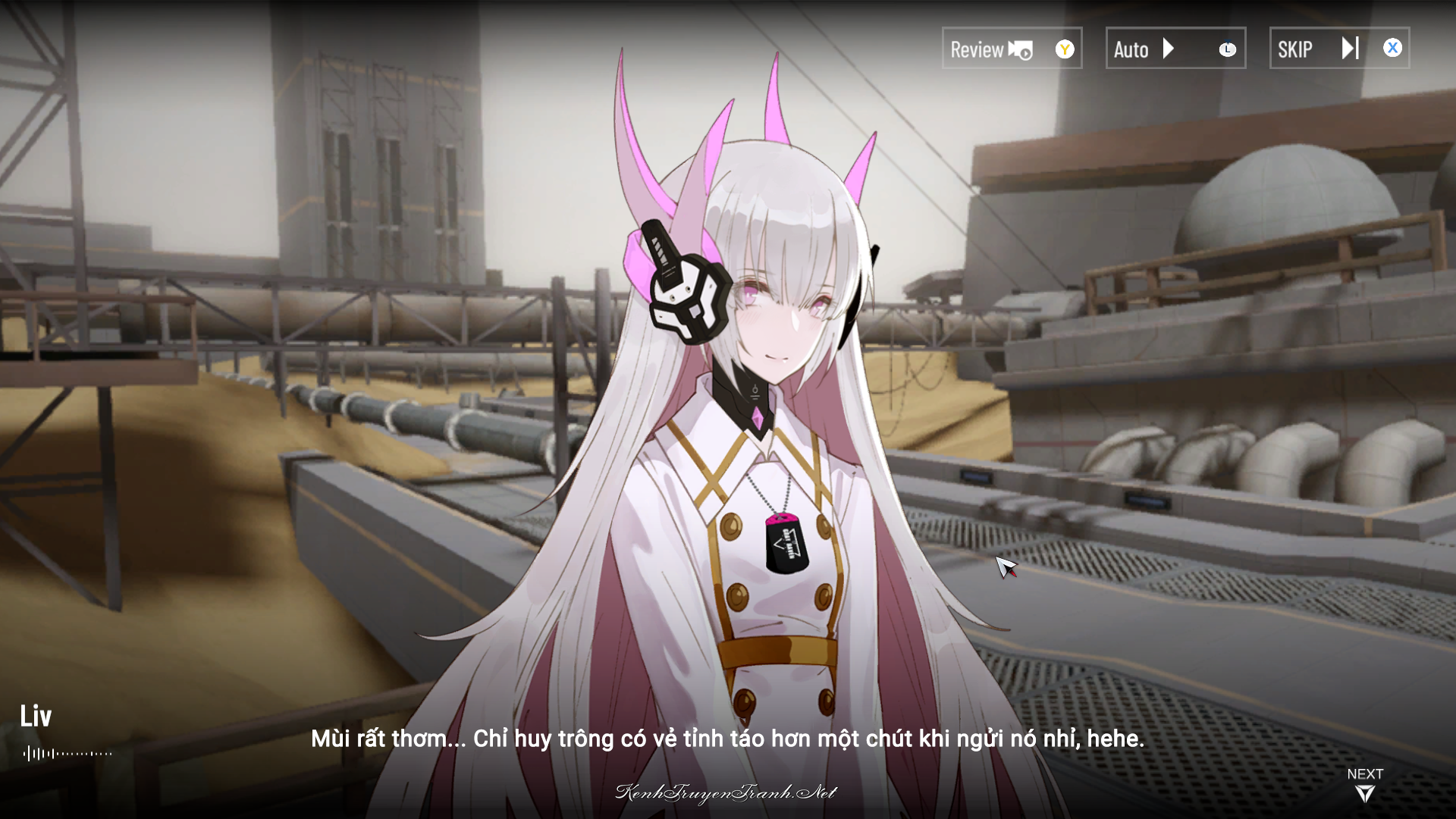Advance dialogue with the NEXT arrow
Viewport: 1456px width, 819px height.
point(1364,786)
